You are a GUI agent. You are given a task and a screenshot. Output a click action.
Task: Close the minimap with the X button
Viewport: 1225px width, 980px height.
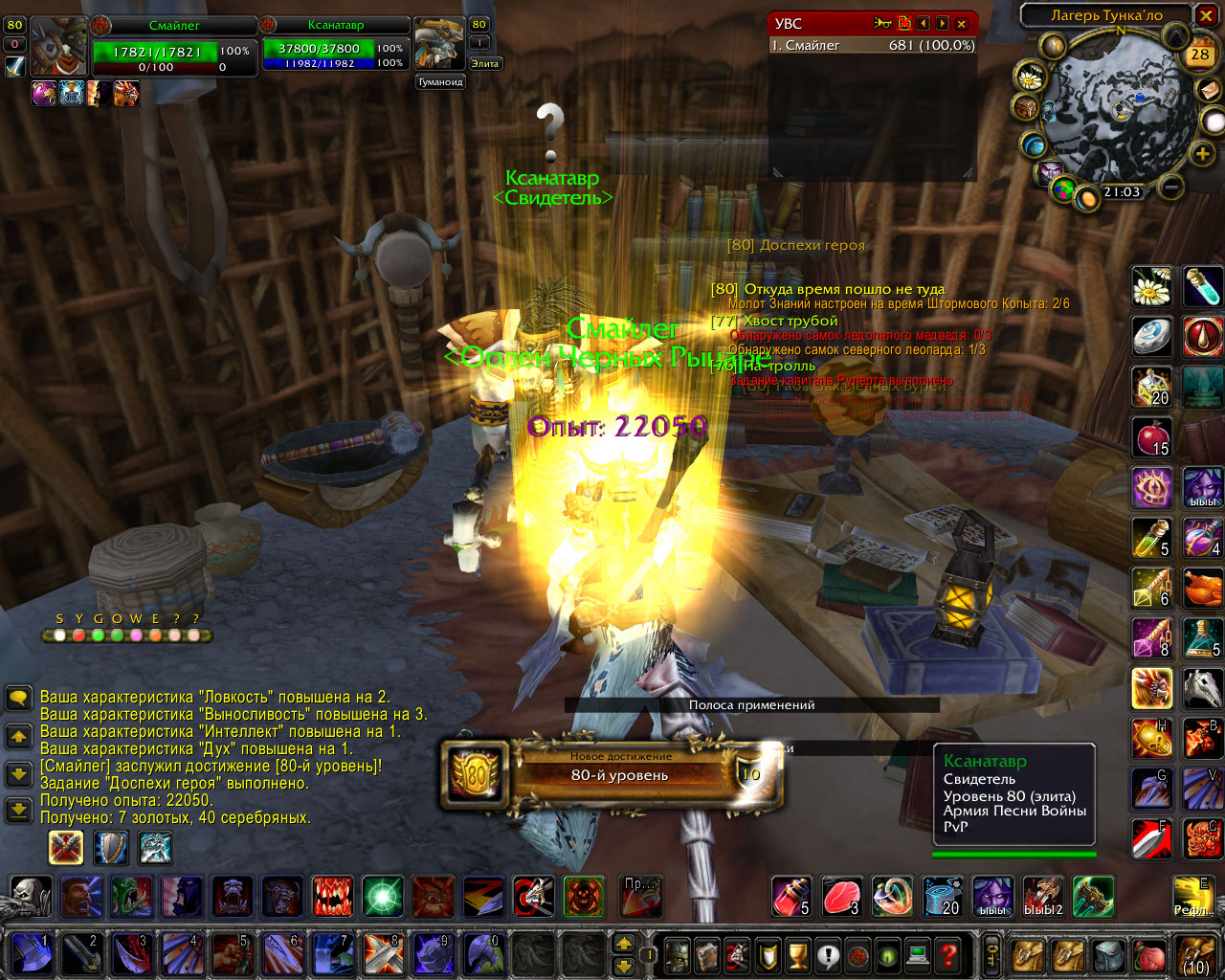tap(1206, 15)
